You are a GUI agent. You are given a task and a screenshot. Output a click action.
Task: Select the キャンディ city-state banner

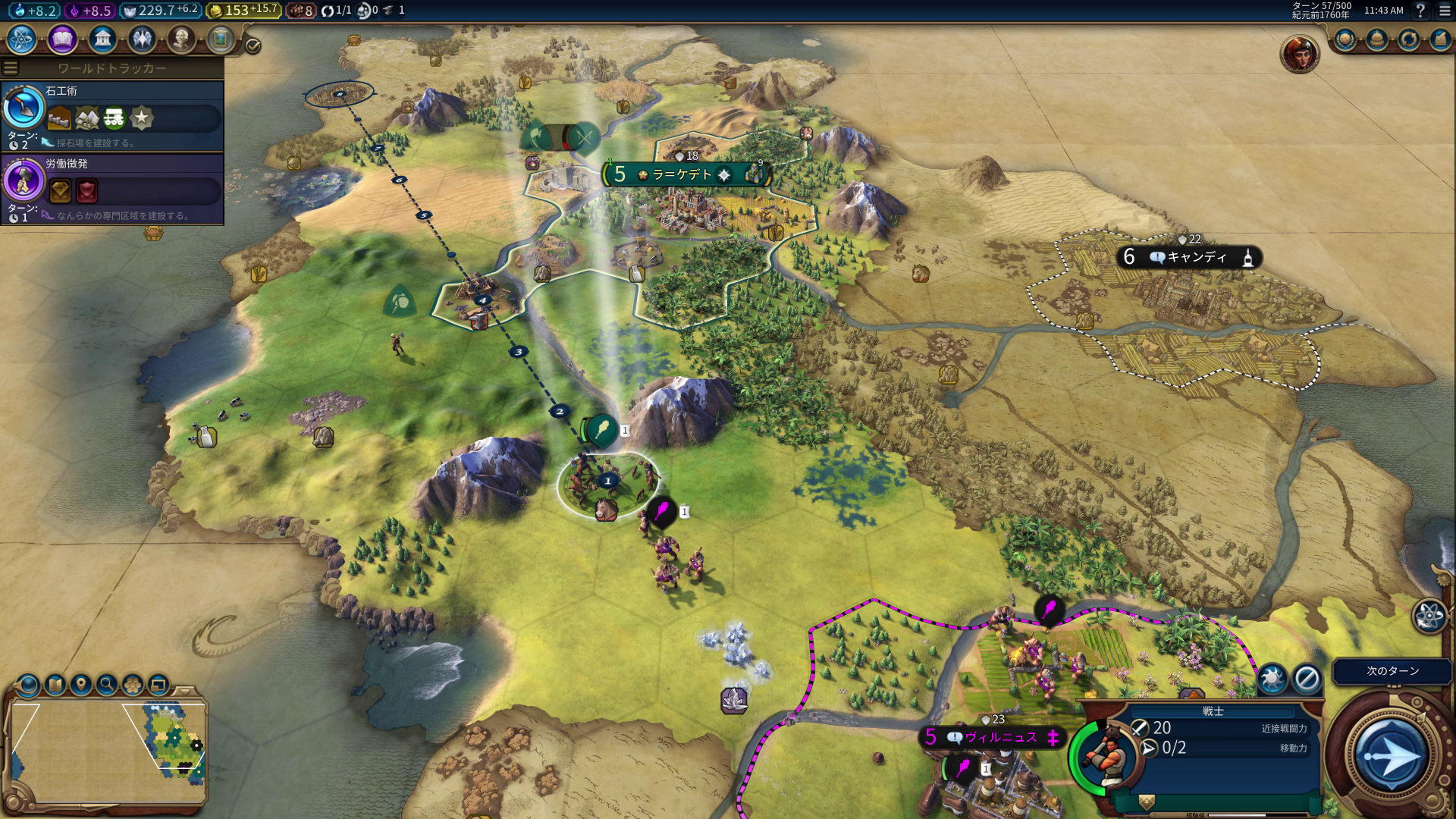(x=1188, y=257)
